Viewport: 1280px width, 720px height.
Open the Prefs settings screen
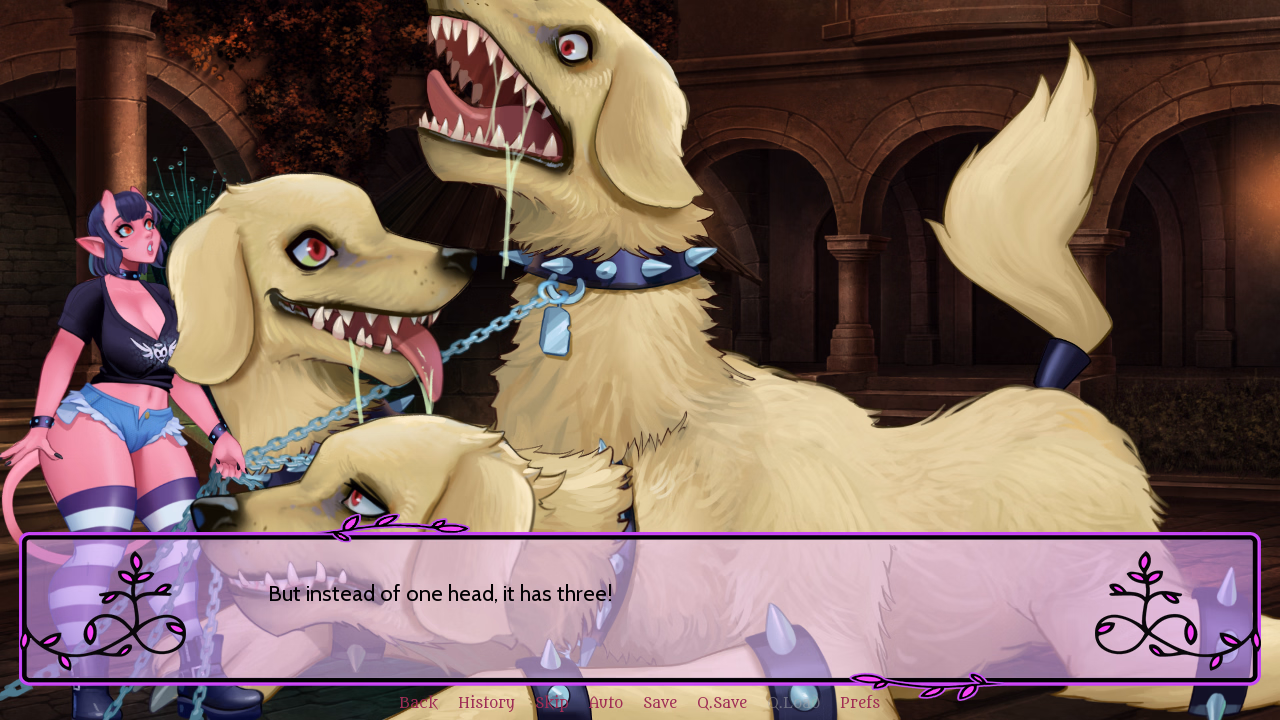pos(860,702)
